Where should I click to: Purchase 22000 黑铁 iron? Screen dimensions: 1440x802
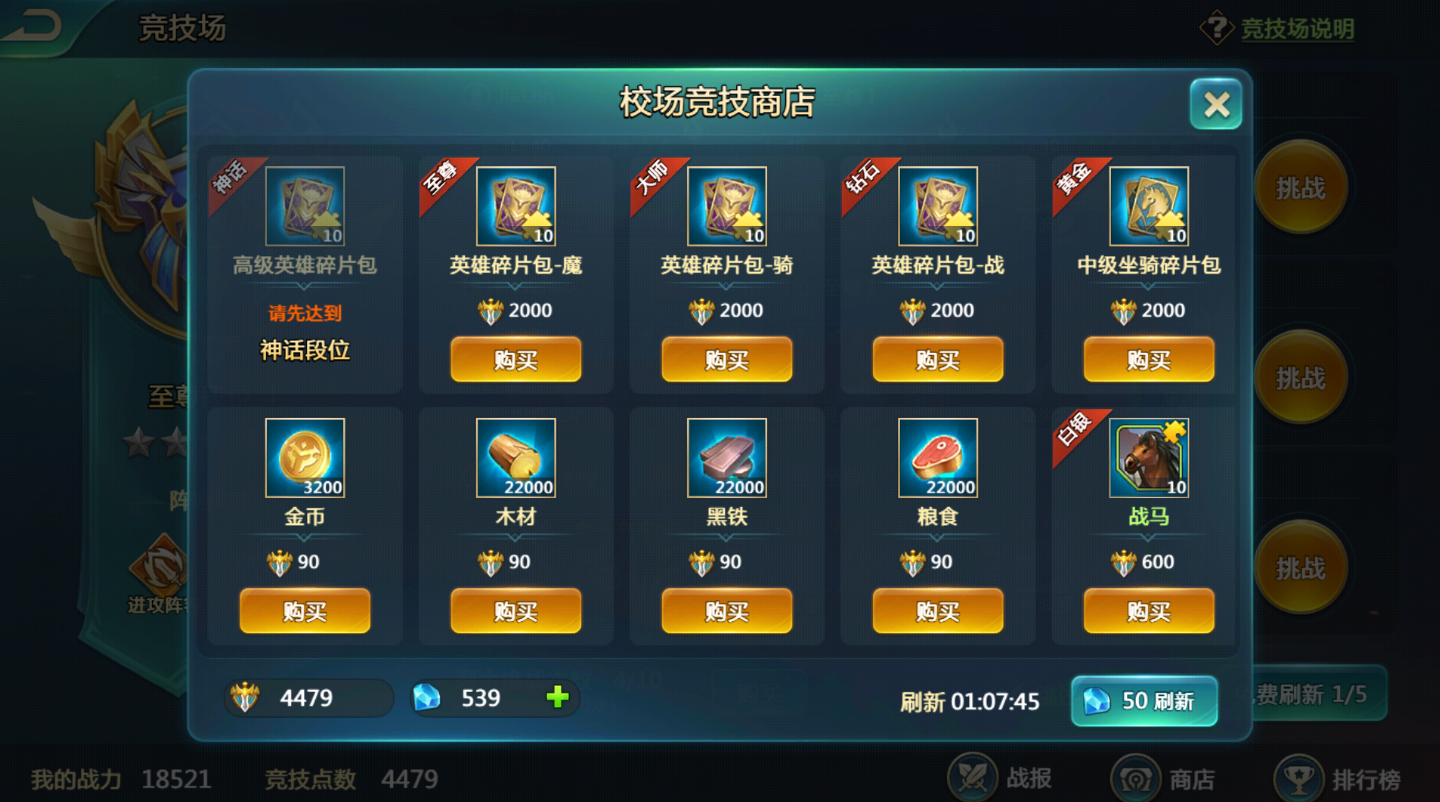(x=727, y=610)
